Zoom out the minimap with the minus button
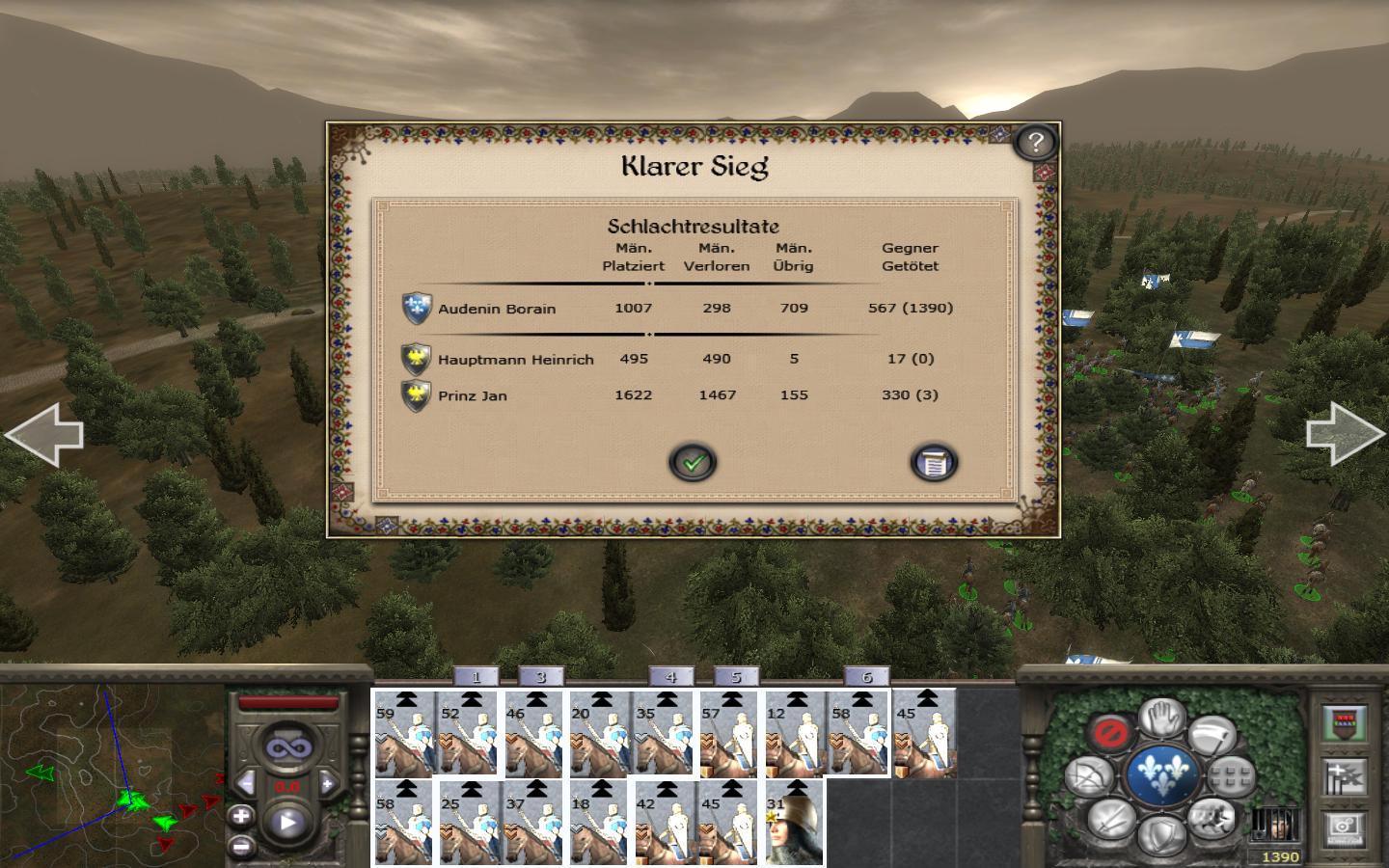The height and width of the screenshot is (868, 1389). click(241, 846)
